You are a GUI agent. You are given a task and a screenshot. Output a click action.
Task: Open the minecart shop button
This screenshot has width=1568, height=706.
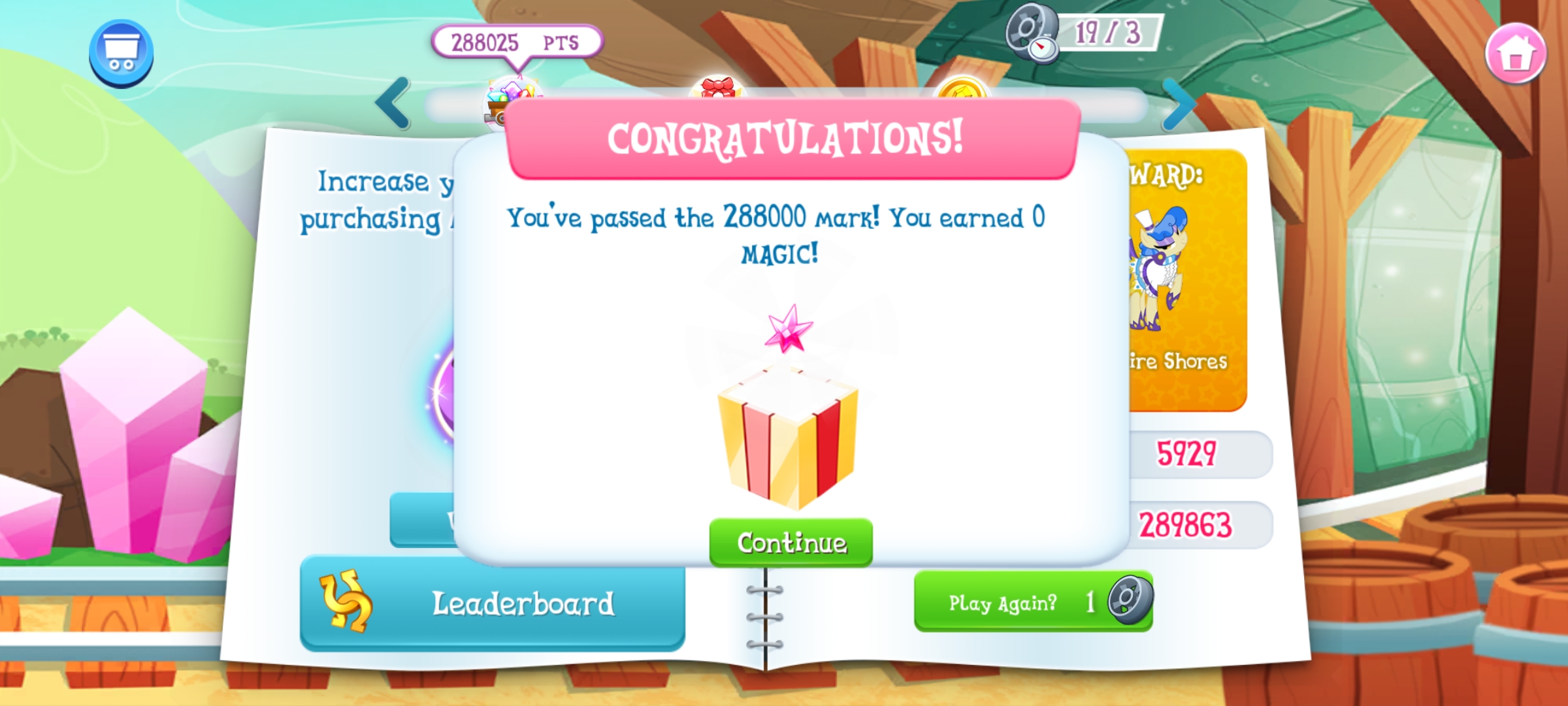pos(122,54)
